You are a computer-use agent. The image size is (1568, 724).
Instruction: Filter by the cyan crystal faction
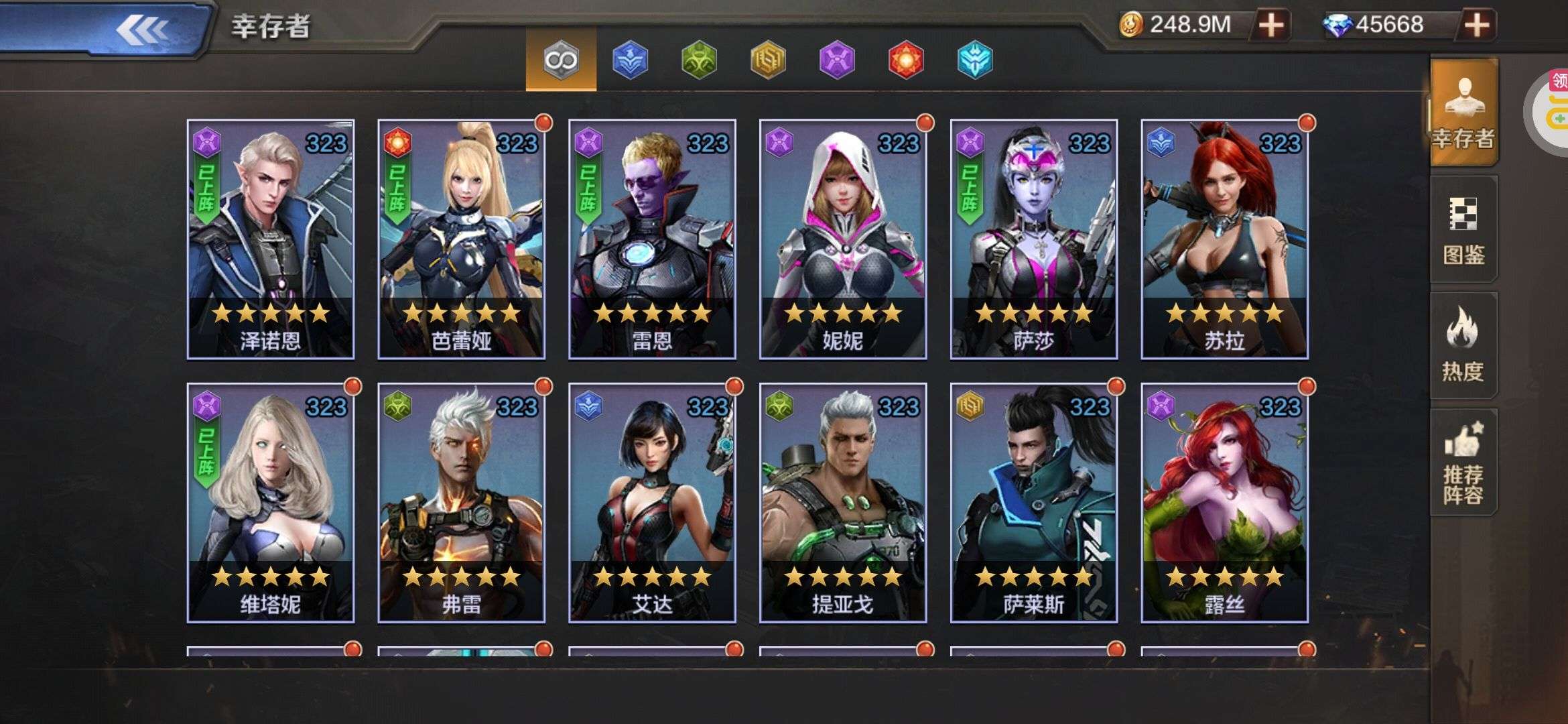point(975,60)
